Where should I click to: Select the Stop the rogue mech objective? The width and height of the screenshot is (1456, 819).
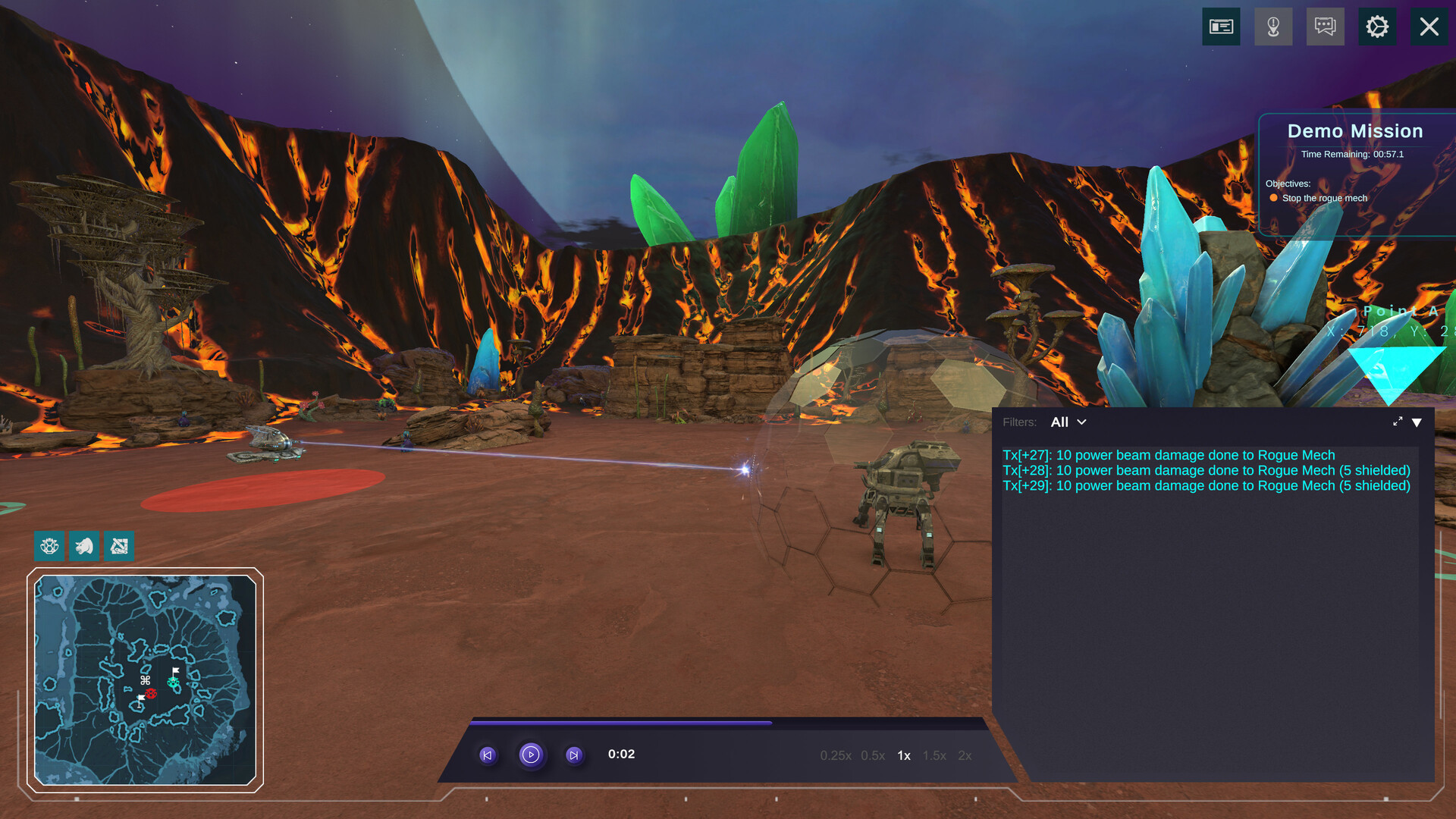click(1324, 198)
